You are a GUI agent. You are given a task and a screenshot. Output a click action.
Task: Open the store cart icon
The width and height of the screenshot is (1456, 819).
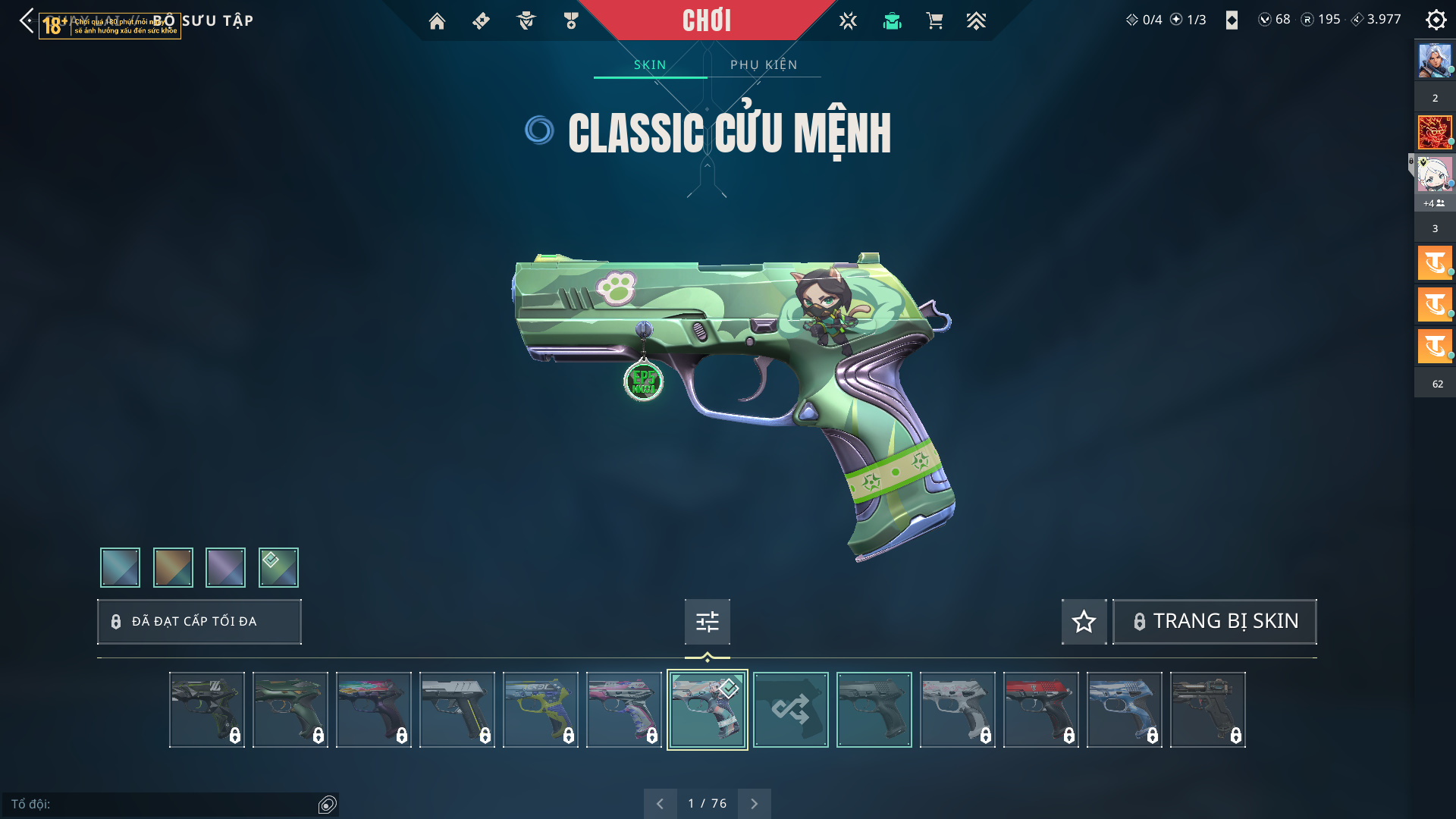(934, 21)
